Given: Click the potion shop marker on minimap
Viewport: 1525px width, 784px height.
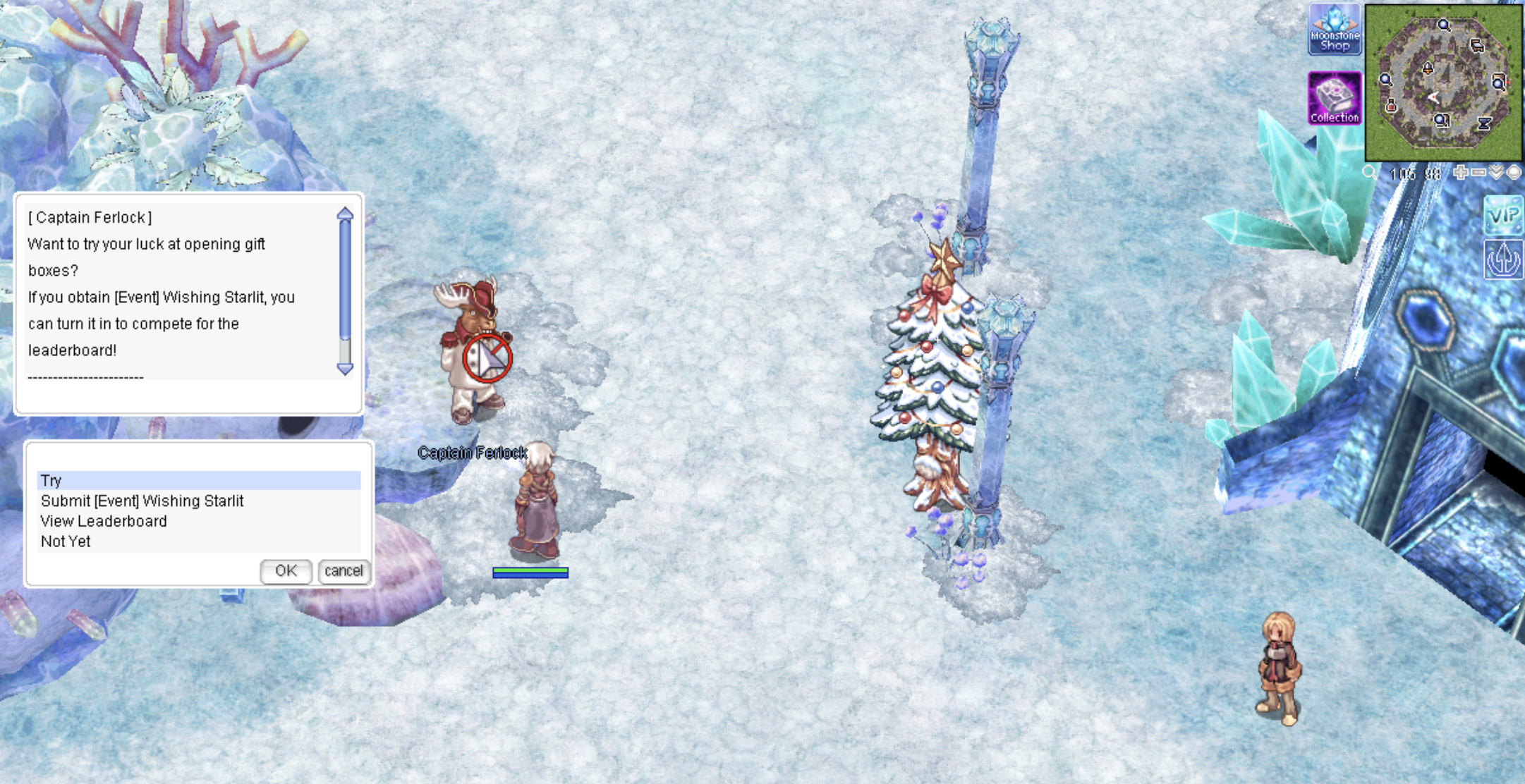Looking at the screenshot, I should (x=1390, y=106).
